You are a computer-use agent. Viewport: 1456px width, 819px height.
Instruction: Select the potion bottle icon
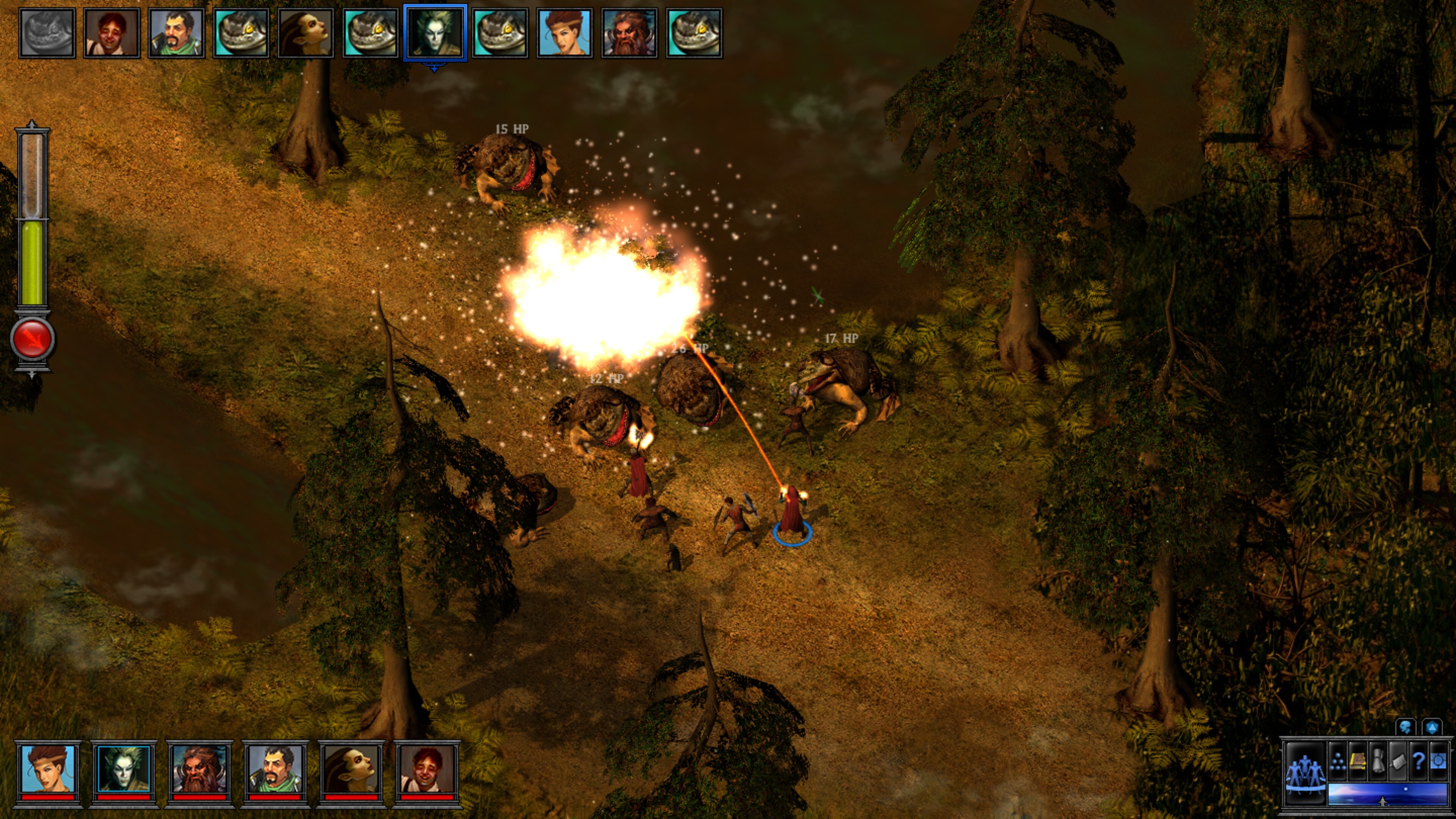click(x=1378, y=762)
